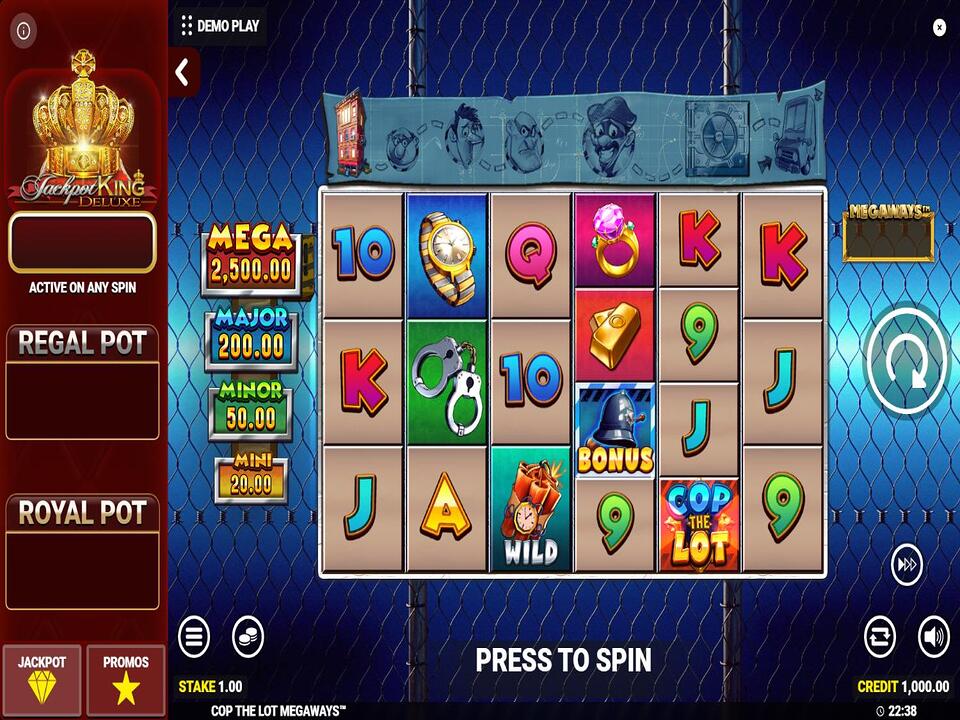This screenshot has height=720, width=960.
Task: Mute the sound with the speaker icon
Action: [933, 636]
